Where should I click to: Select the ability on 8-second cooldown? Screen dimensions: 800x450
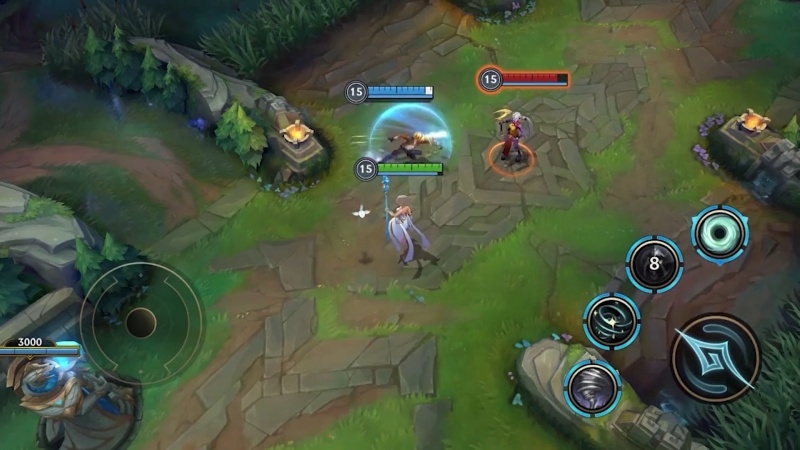click(654, 264)
